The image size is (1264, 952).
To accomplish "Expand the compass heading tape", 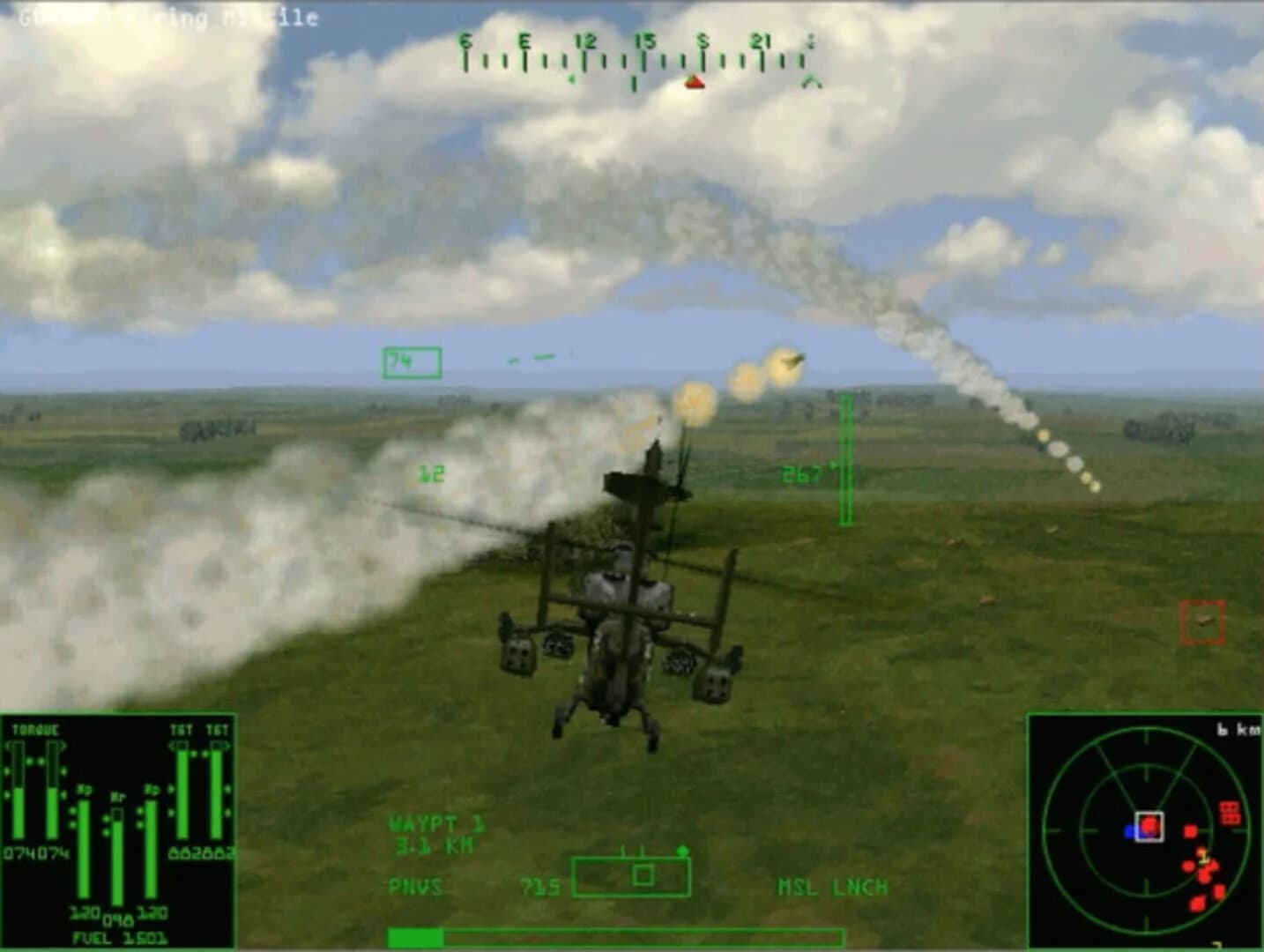I will [633, 62].
